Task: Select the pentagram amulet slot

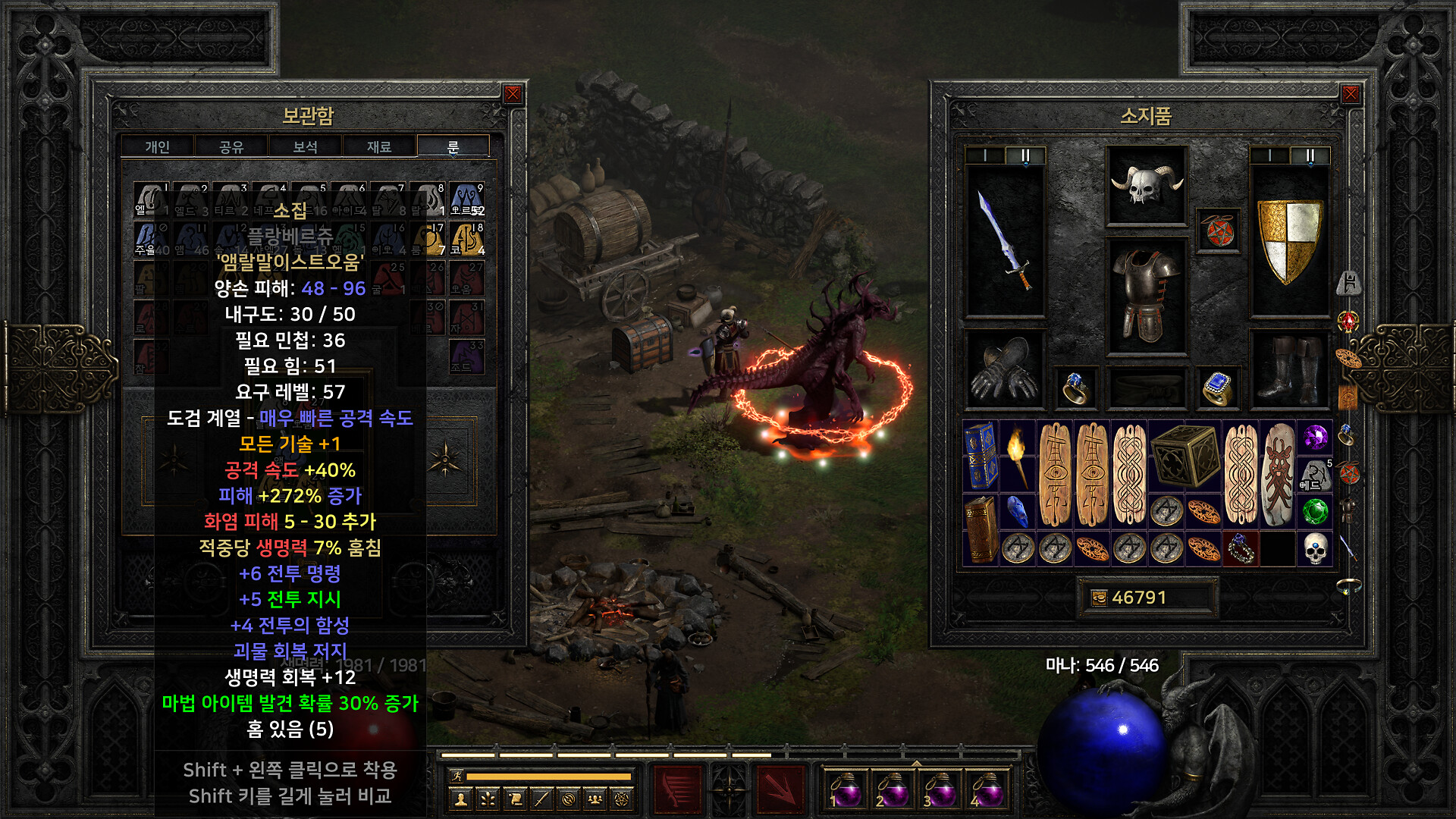Action: point(1218,231)
